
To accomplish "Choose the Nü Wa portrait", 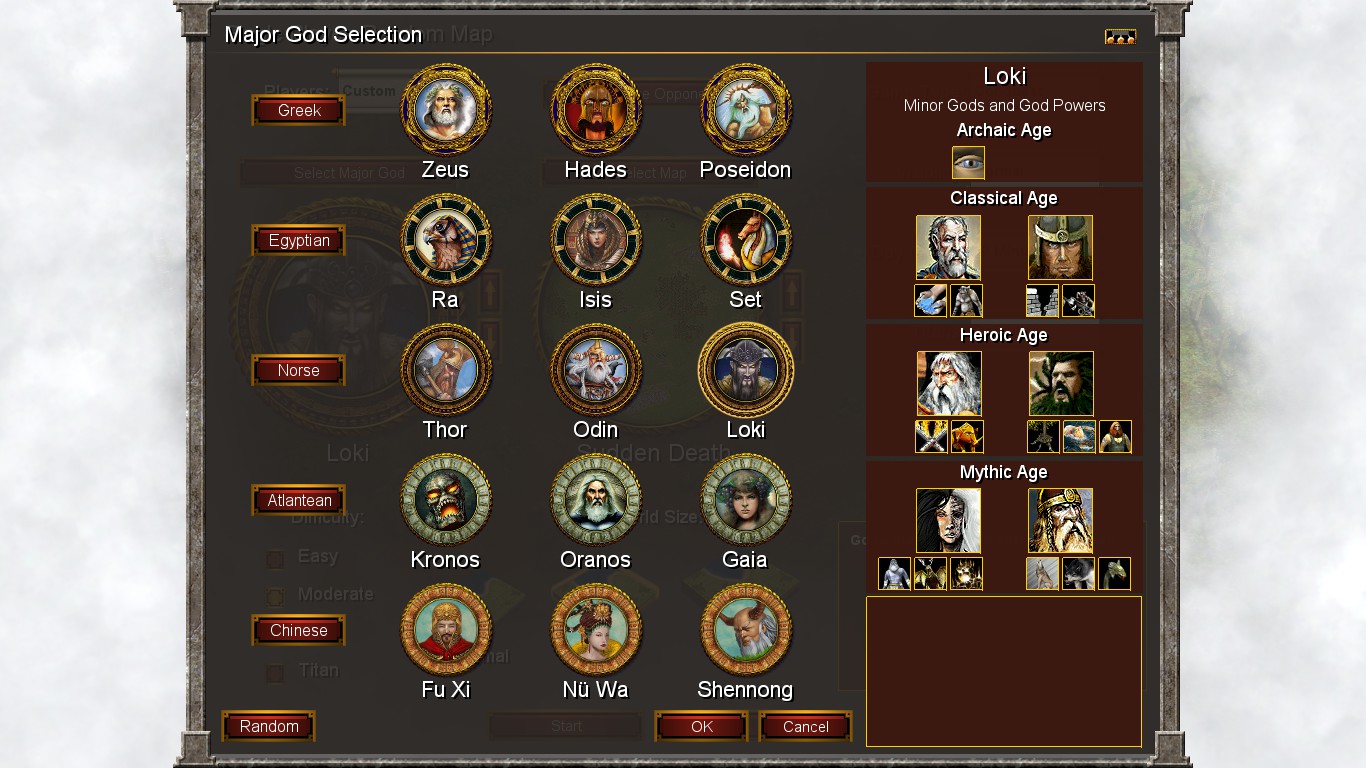I will point(596,630).
